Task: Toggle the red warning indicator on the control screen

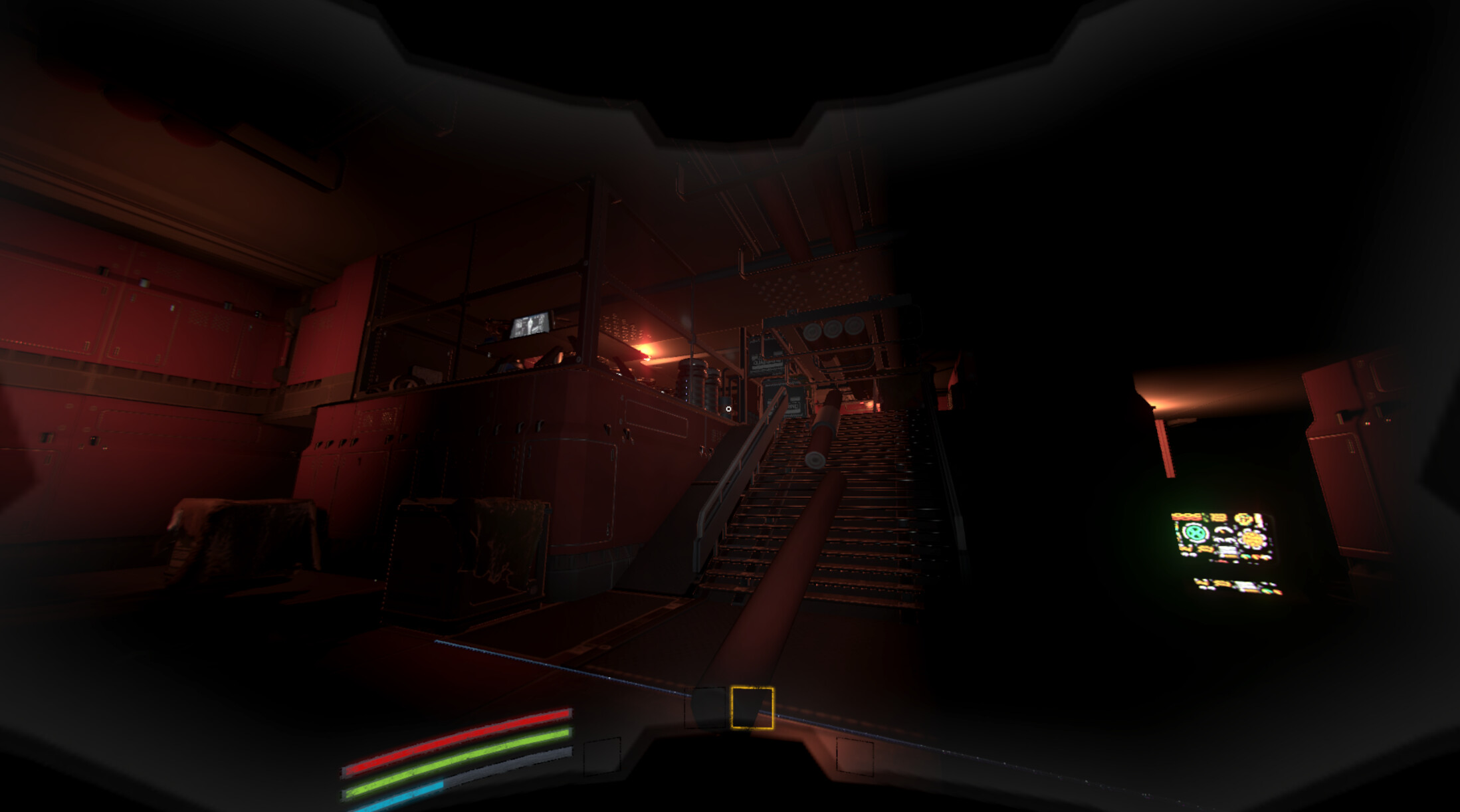Action: click(x=1221, y=561)
